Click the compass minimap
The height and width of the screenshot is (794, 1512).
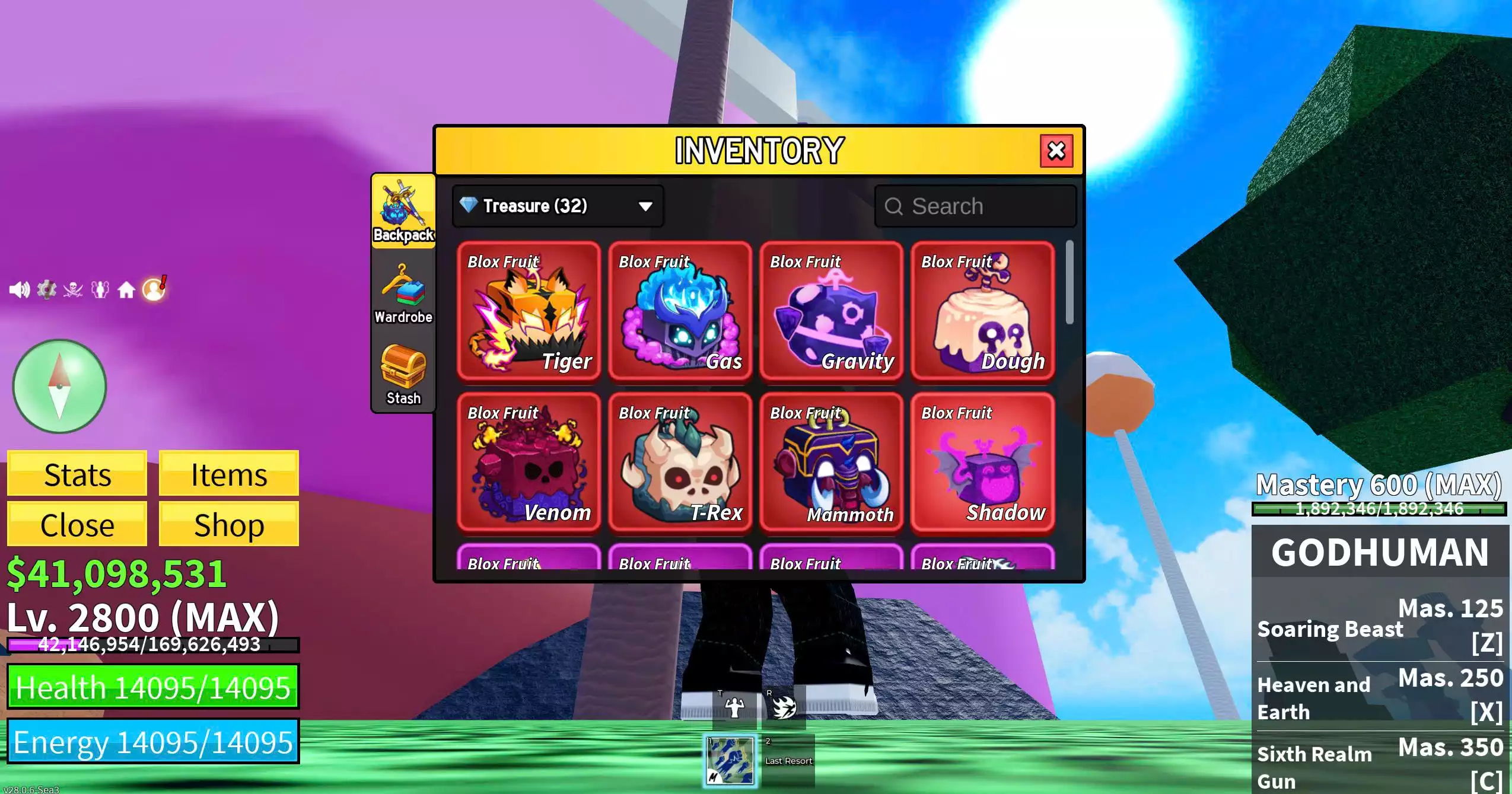pos(59,387)
